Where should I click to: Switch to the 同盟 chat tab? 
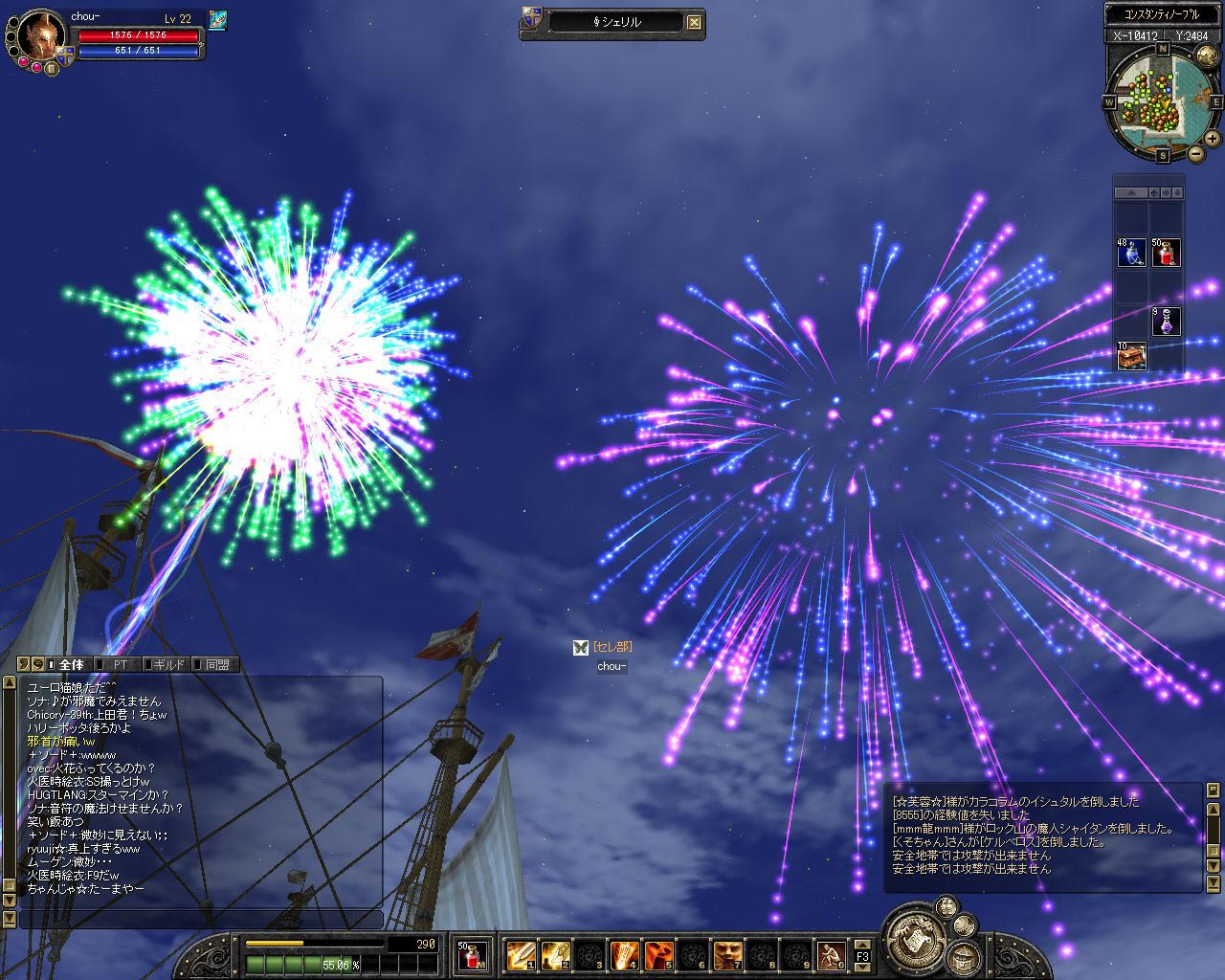coord(216,664)
